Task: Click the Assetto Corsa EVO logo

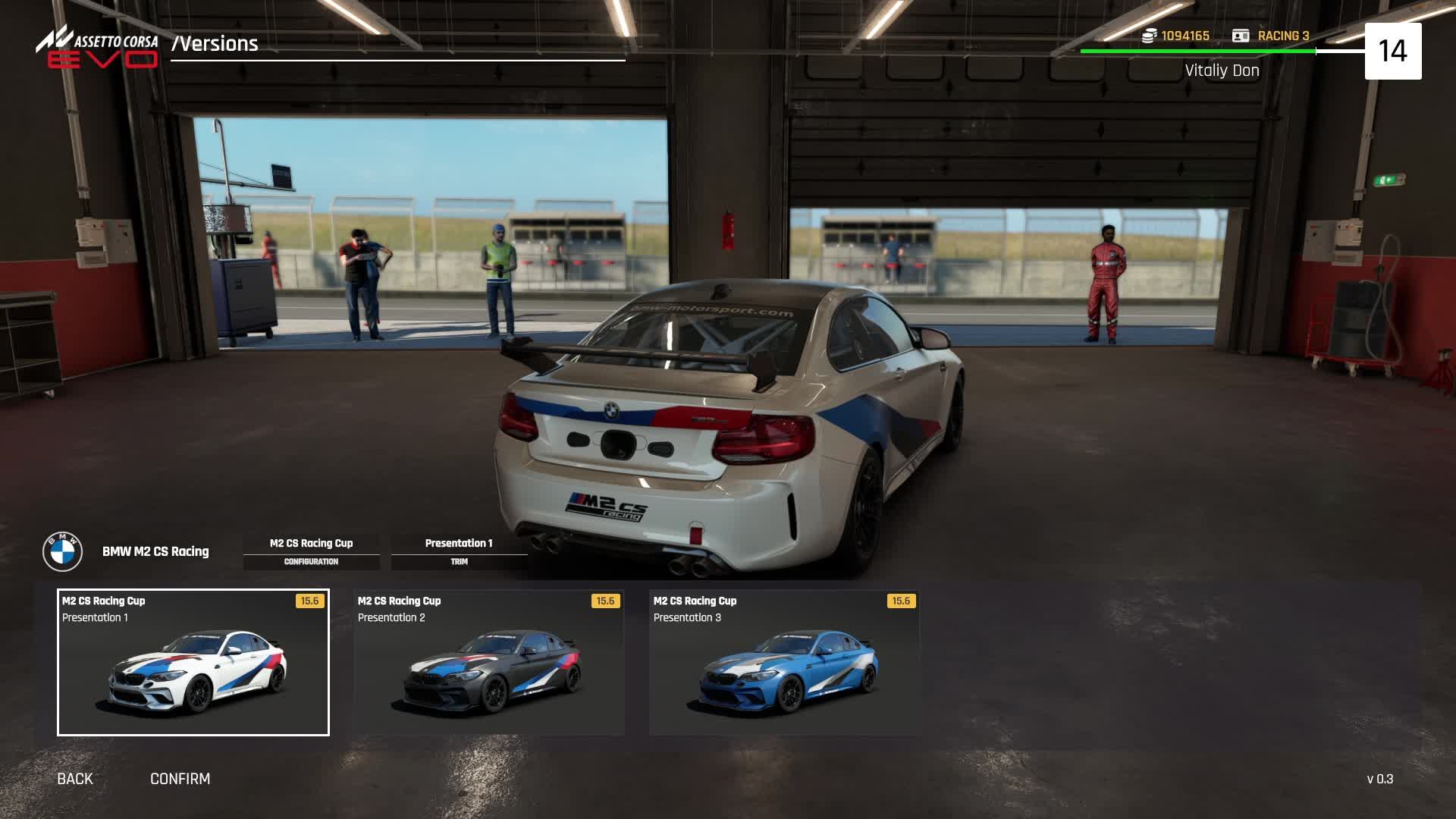Action: tap(97, 49)
